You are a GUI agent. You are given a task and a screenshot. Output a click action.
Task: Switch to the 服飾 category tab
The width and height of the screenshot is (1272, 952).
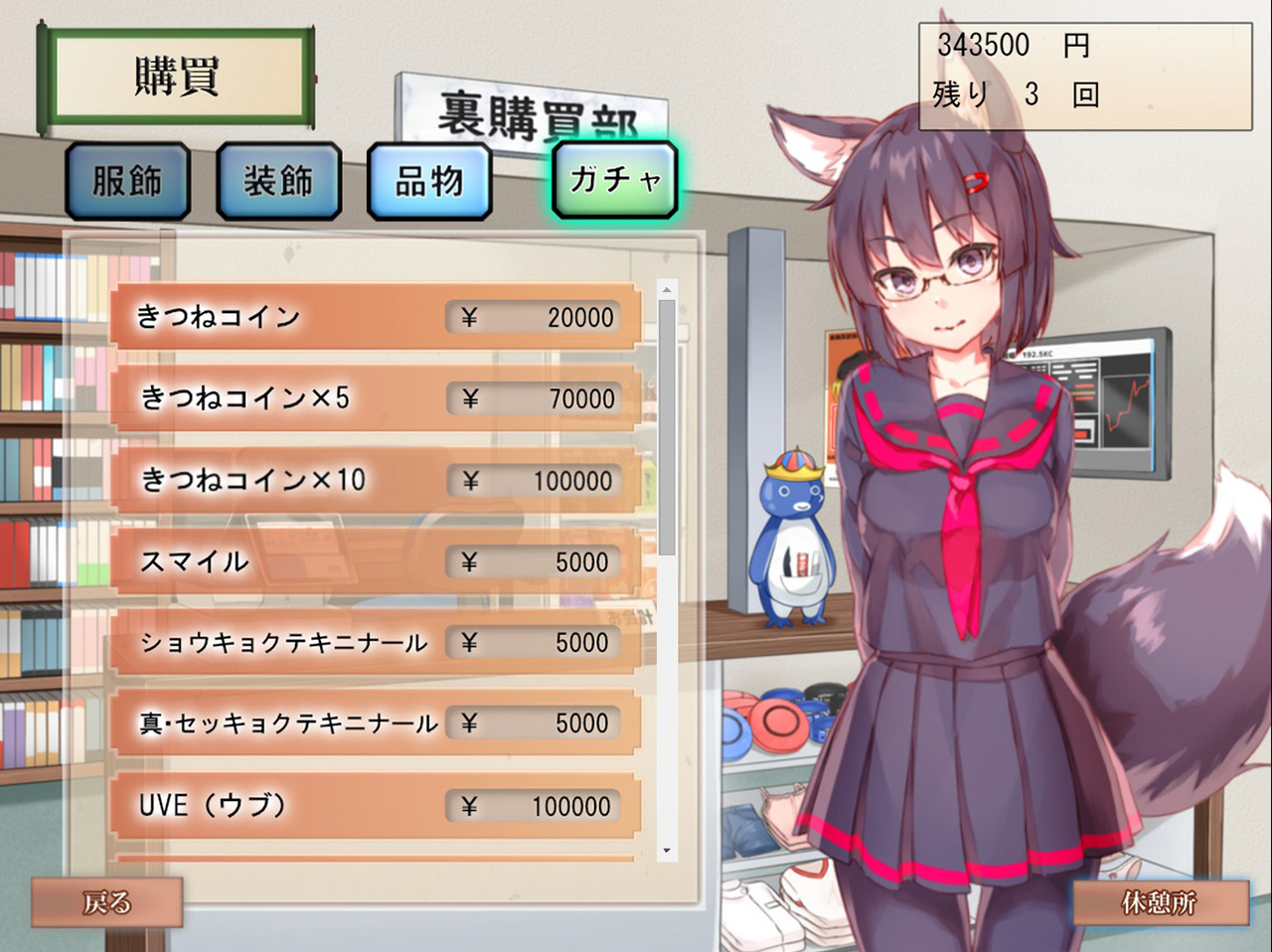[x=127, y=181]
